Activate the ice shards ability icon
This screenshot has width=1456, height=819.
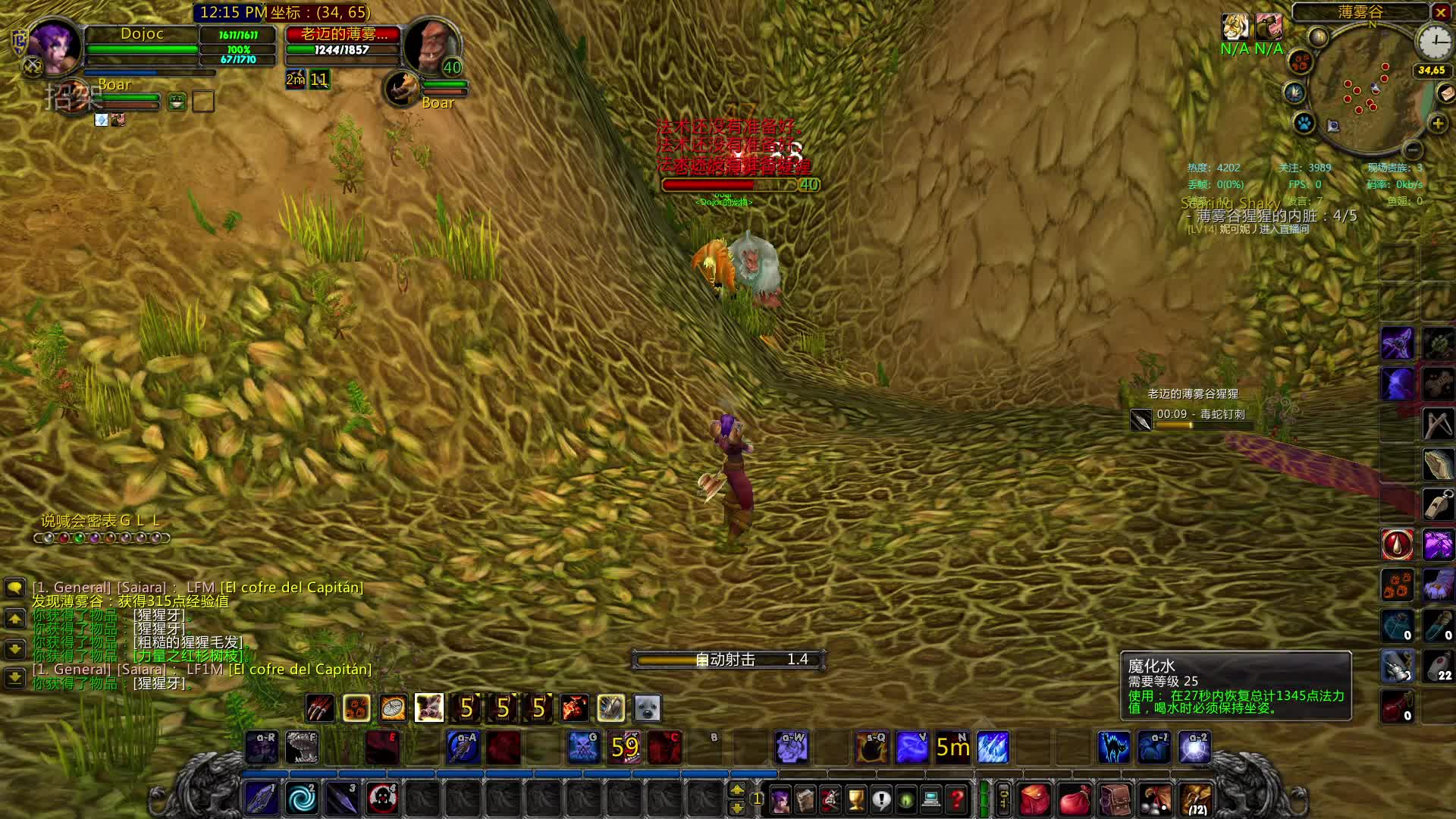pyautogui.click(x=993, y=748)
